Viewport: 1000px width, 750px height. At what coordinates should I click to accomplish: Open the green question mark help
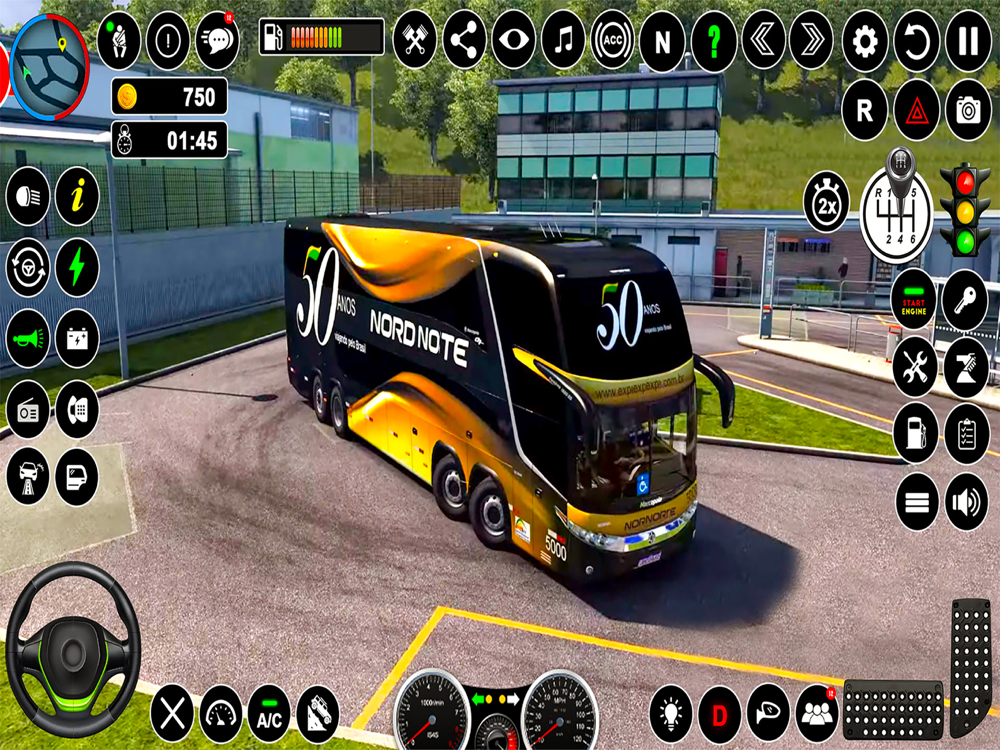point(713,40)
